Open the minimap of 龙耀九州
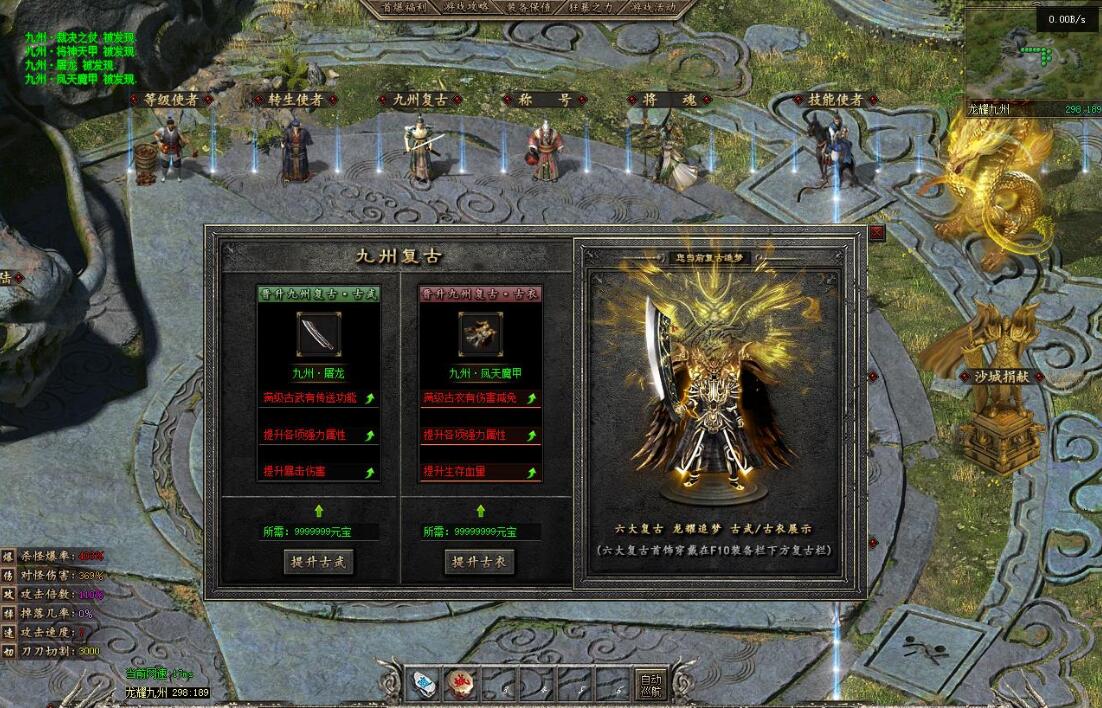Screen dimensions: 1102x708 1032,52
